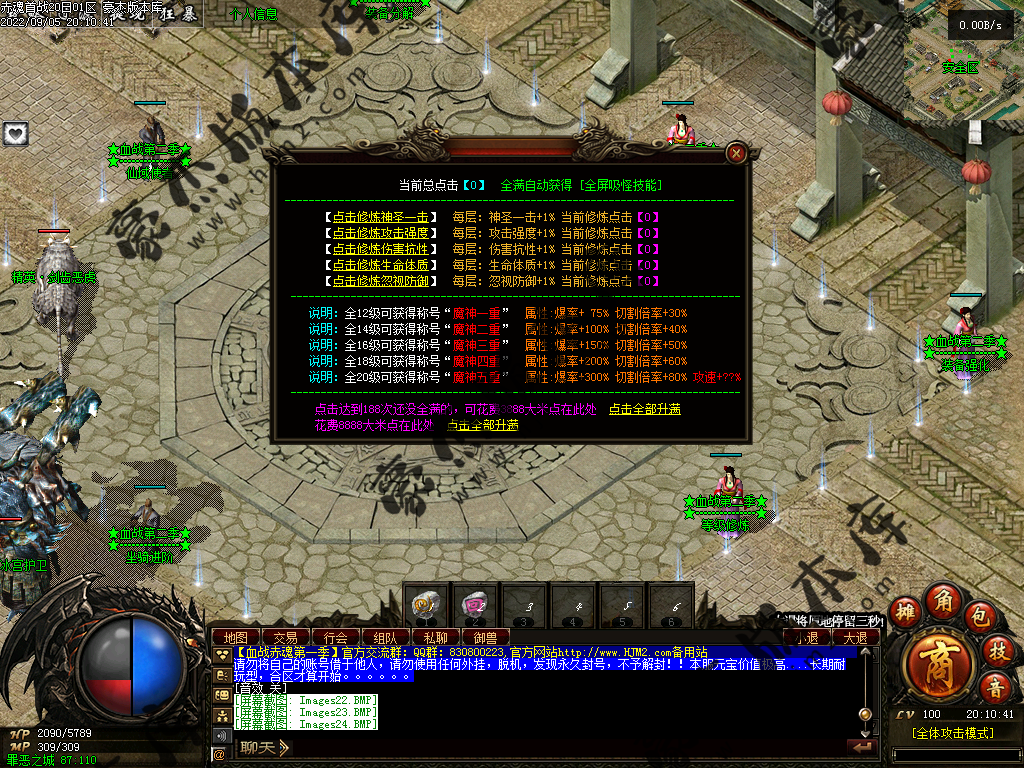Choose the 点击修炼伤害抗性 option
The image size is (1024, 768).
(x=381, y=249)
